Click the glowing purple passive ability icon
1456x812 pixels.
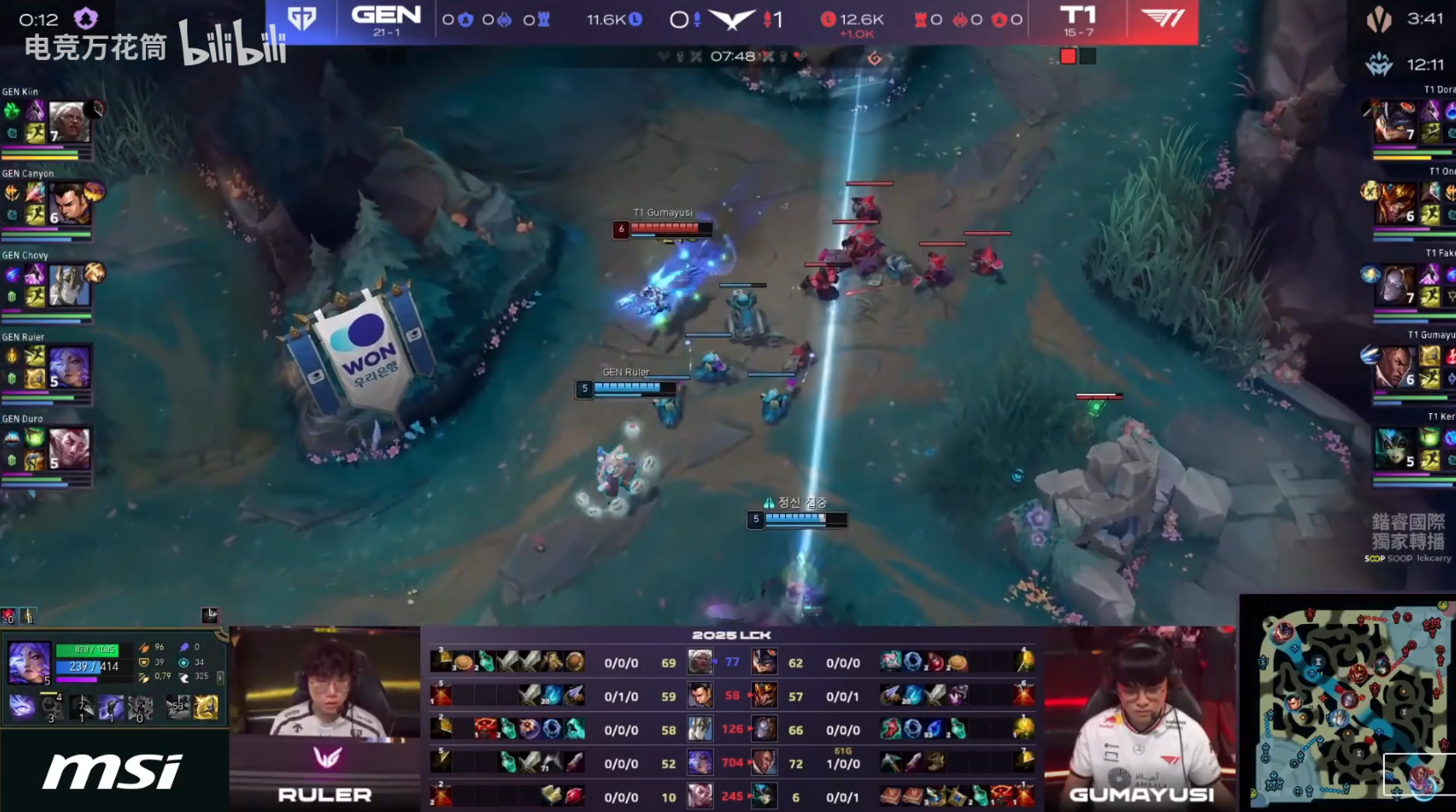click(x=21, y=707)
